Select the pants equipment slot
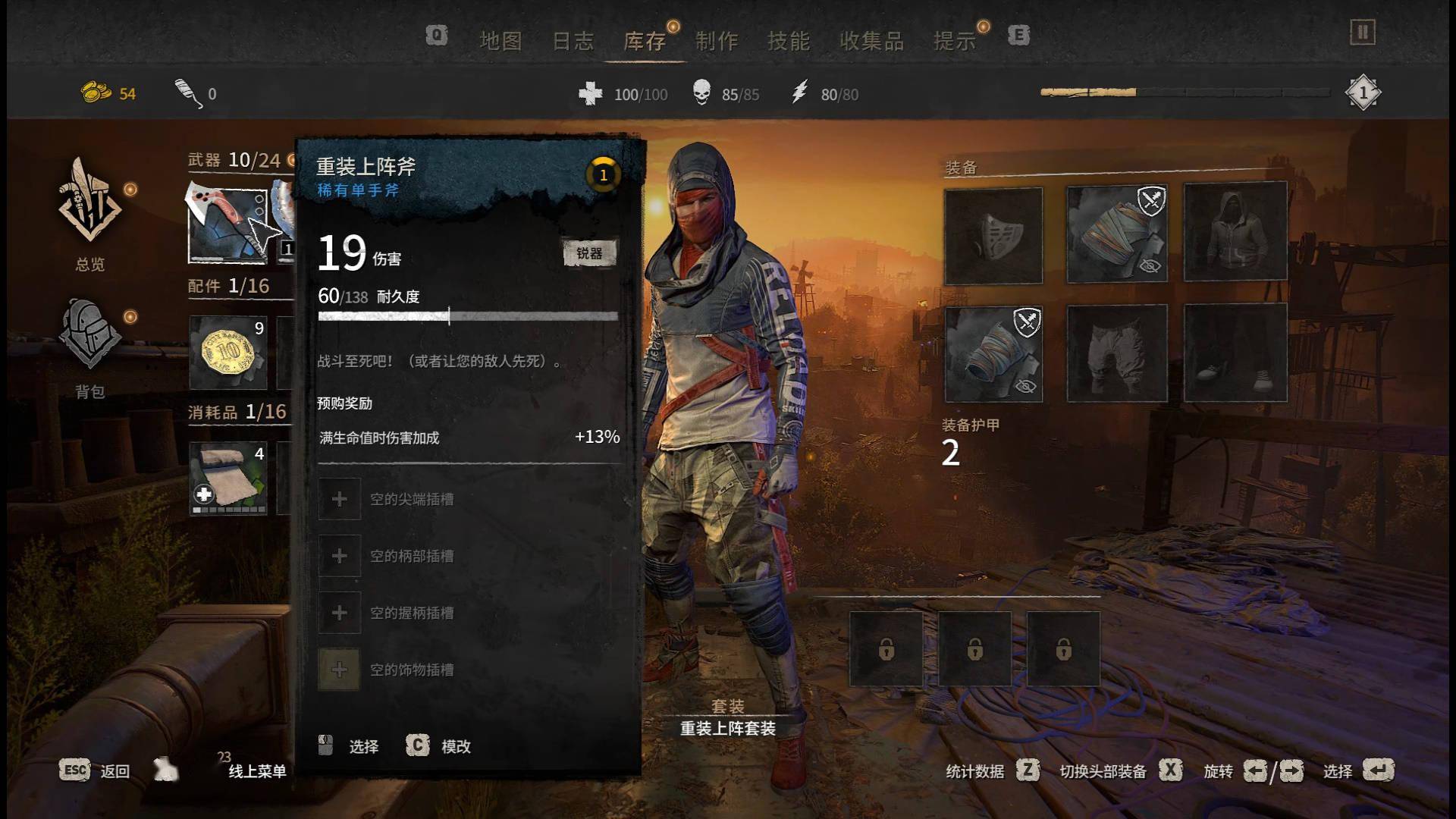1456x819 pixels. click(x=1117, y=353)
